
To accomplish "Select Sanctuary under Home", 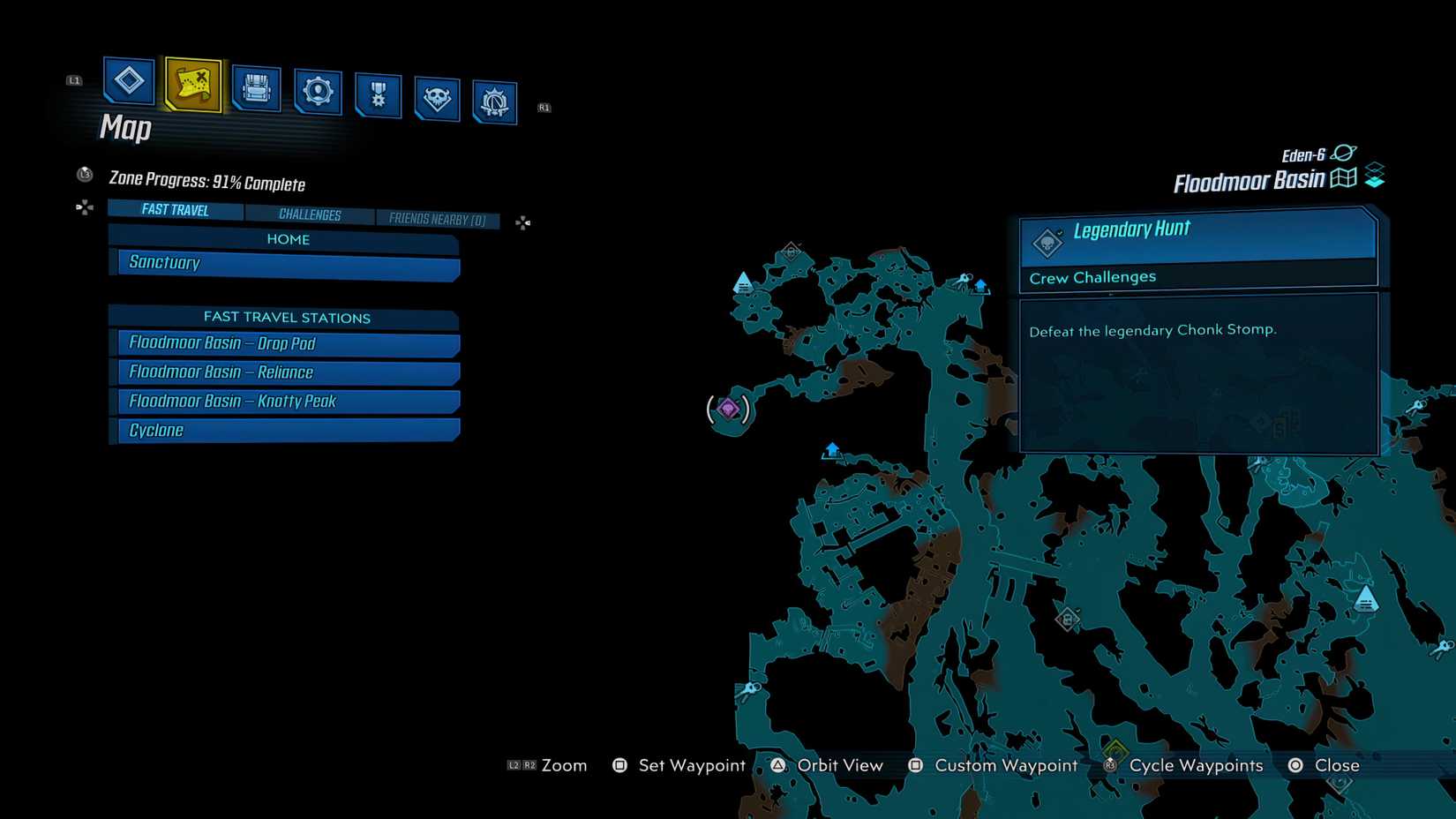I will tap(284, 262).
